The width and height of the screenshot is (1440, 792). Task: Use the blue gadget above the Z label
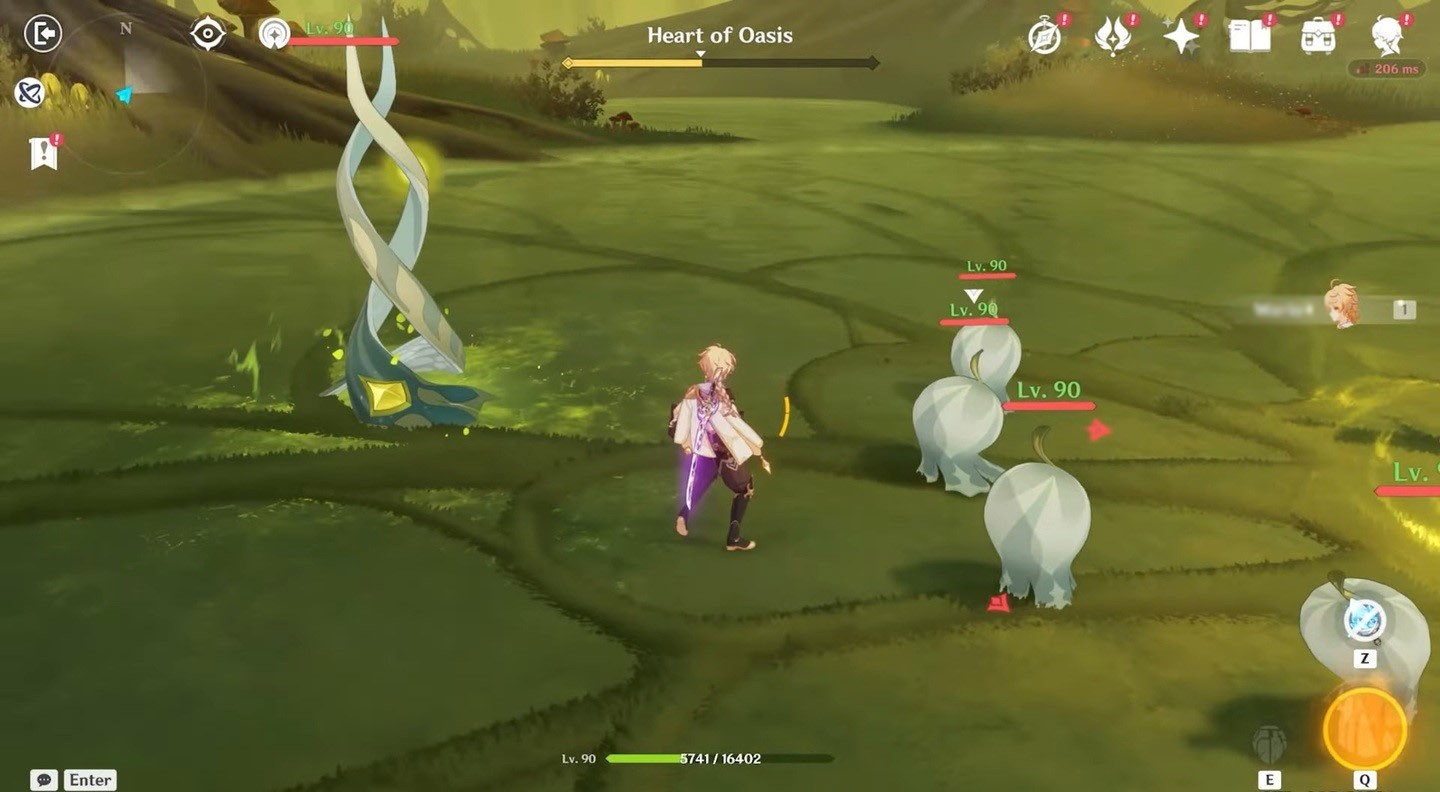click(1364, 622)
